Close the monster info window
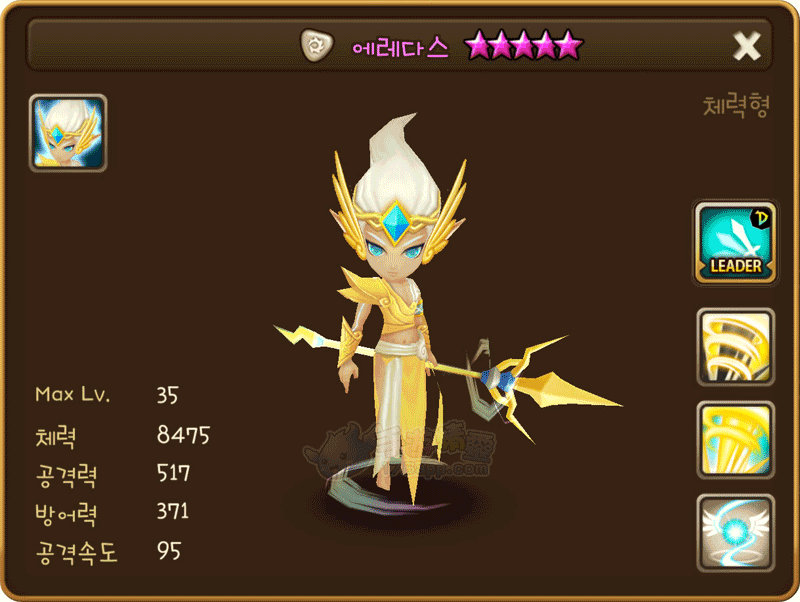This screenshot has height=602, width=800. (x=747, y=45)
